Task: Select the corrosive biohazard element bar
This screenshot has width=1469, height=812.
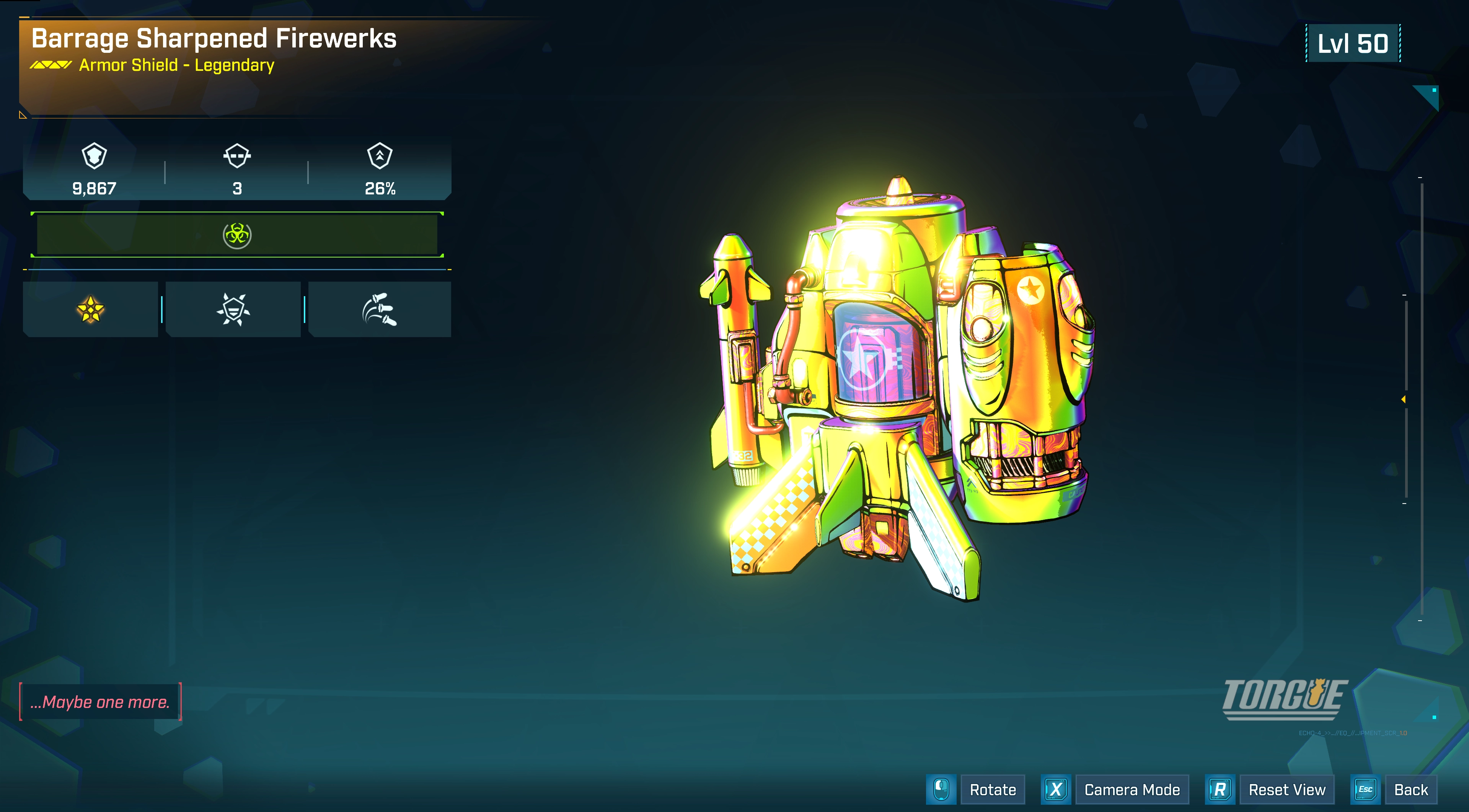Action: [x=236, y=235]
